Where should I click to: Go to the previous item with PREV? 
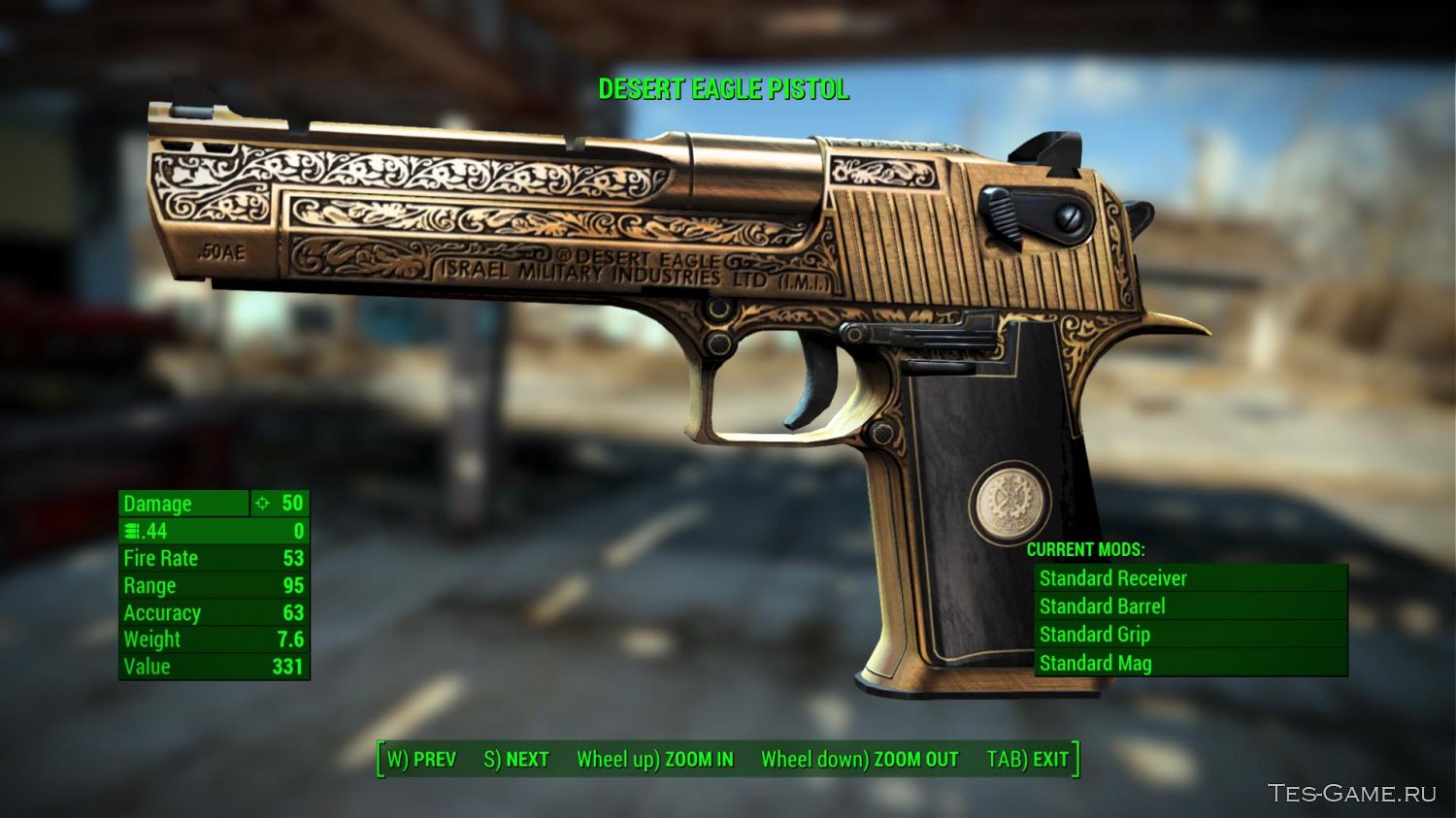point(421,759)
